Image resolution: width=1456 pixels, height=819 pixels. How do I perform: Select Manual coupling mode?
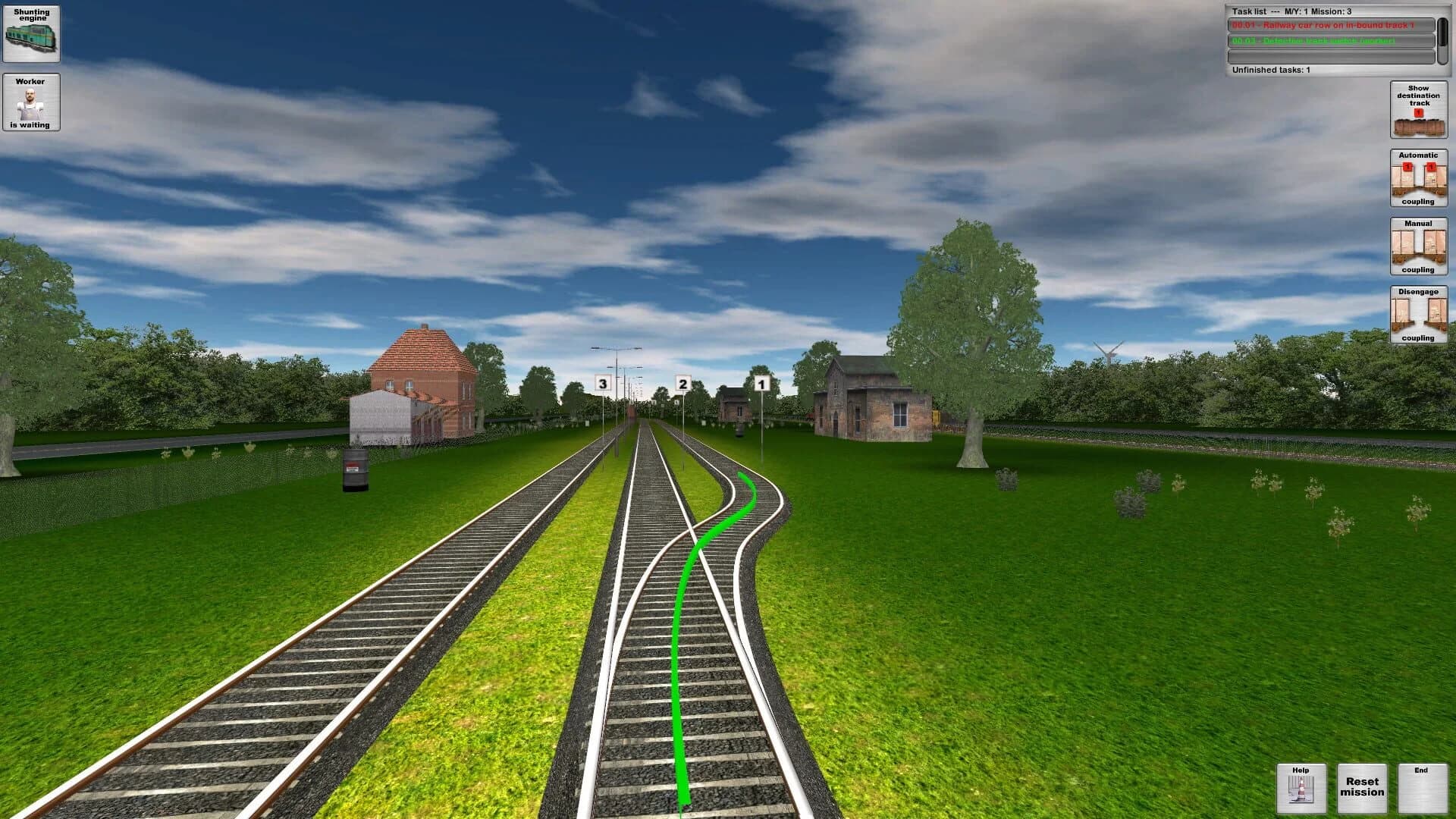click(1418, 246)
